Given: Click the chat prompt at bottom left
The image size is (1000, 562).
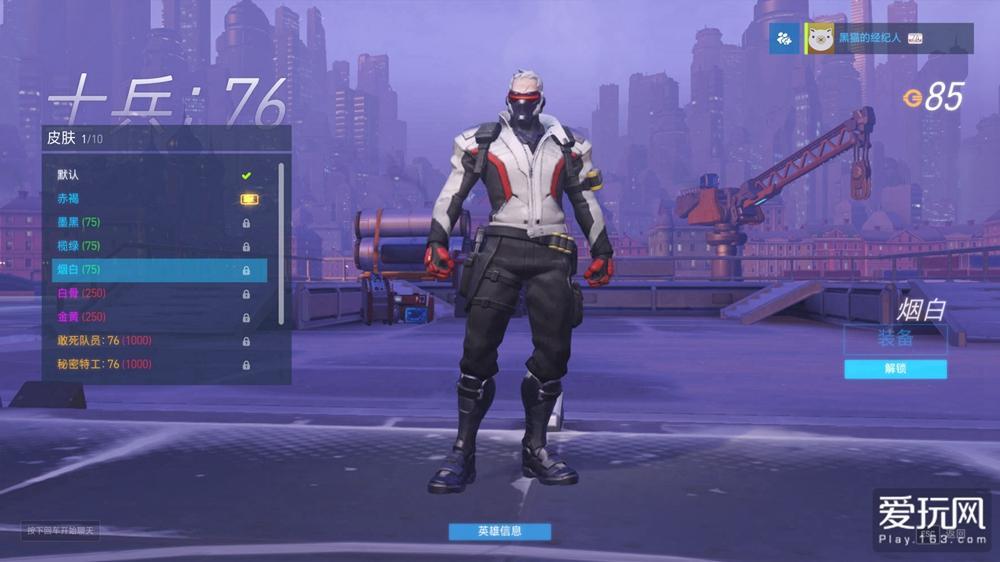Looking at the screenshot, I should click(x=62, y=530).
